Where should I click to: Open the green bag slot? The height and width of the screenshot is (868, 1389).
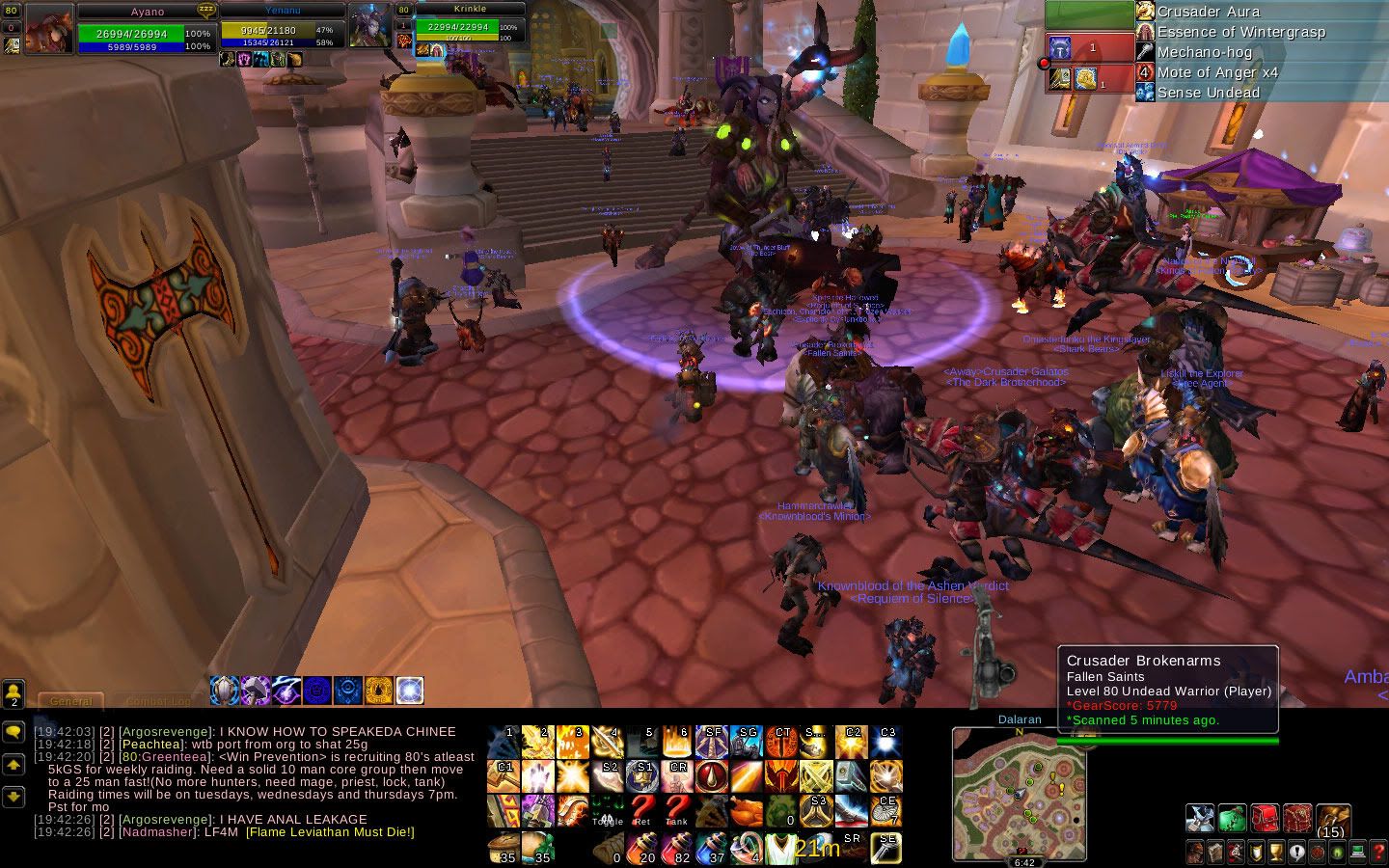coord(1232,818)
